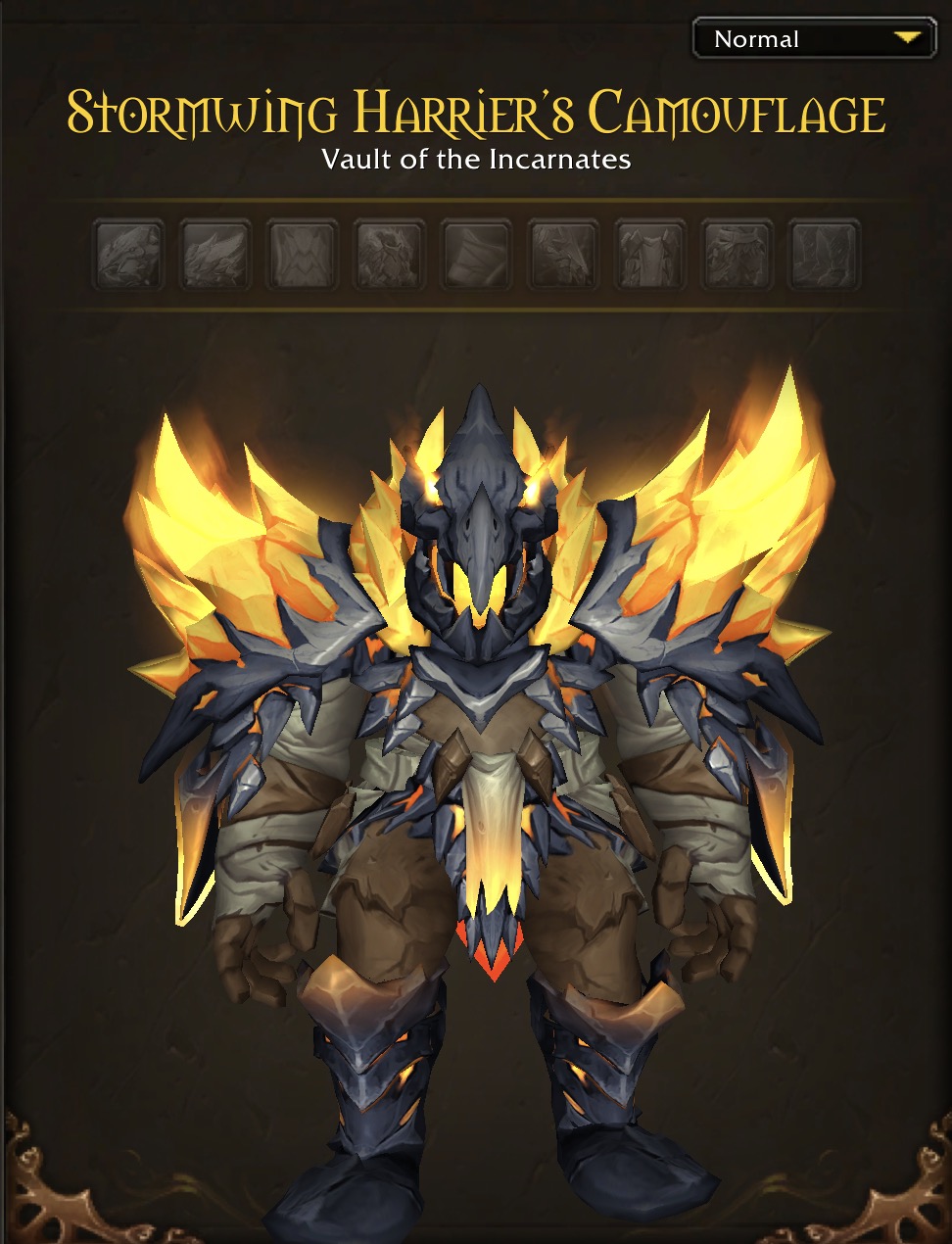952x1244 pixels.
Task: Choose the leg armor slot icon
Action: pyautogui.click(x=738, y=254)
